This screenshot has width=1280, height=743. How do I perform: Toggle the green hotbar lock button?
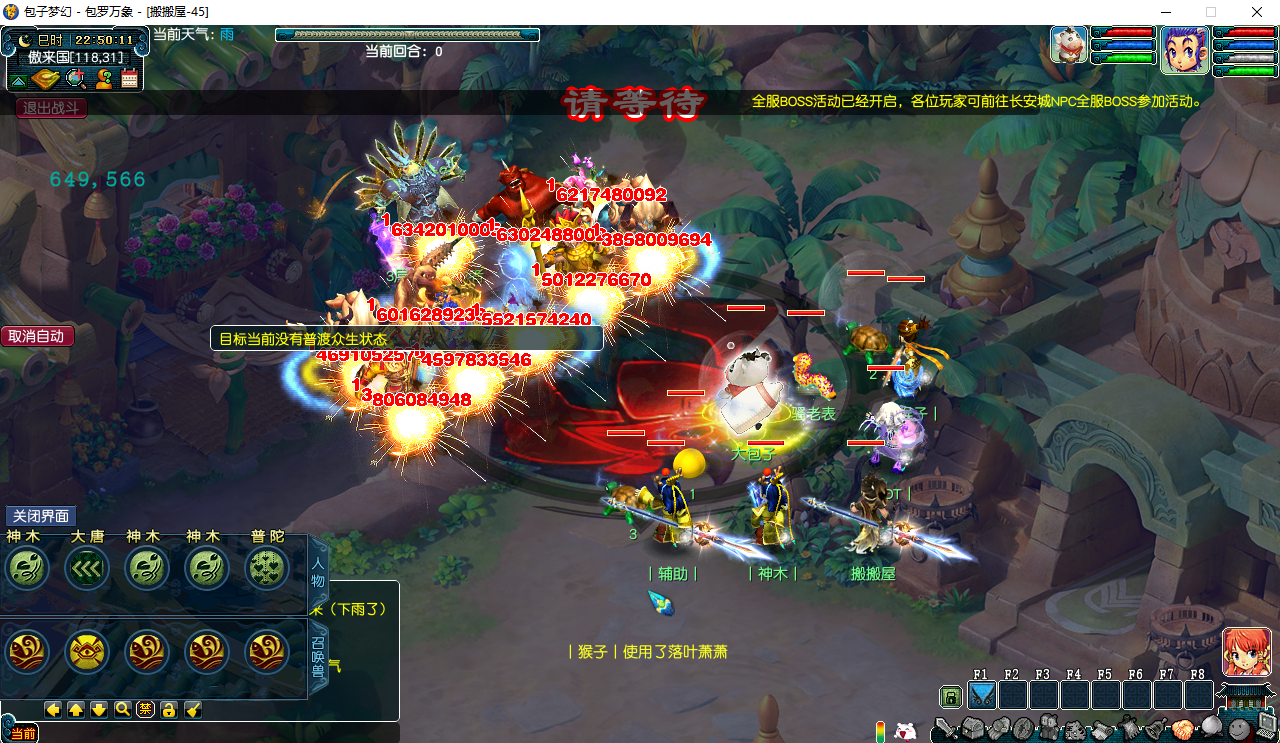pos(951,696)
